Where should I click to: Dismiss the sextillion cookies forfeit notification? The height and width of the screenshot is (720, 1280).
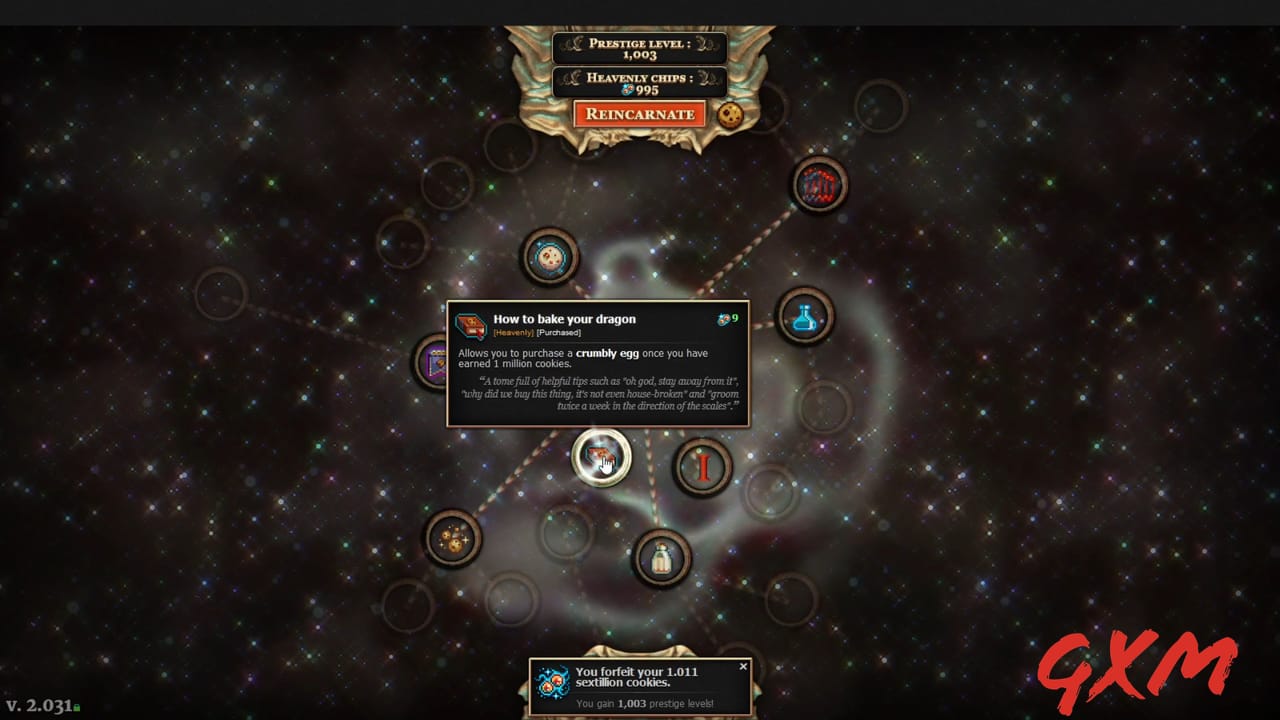(x=743, y=666)
